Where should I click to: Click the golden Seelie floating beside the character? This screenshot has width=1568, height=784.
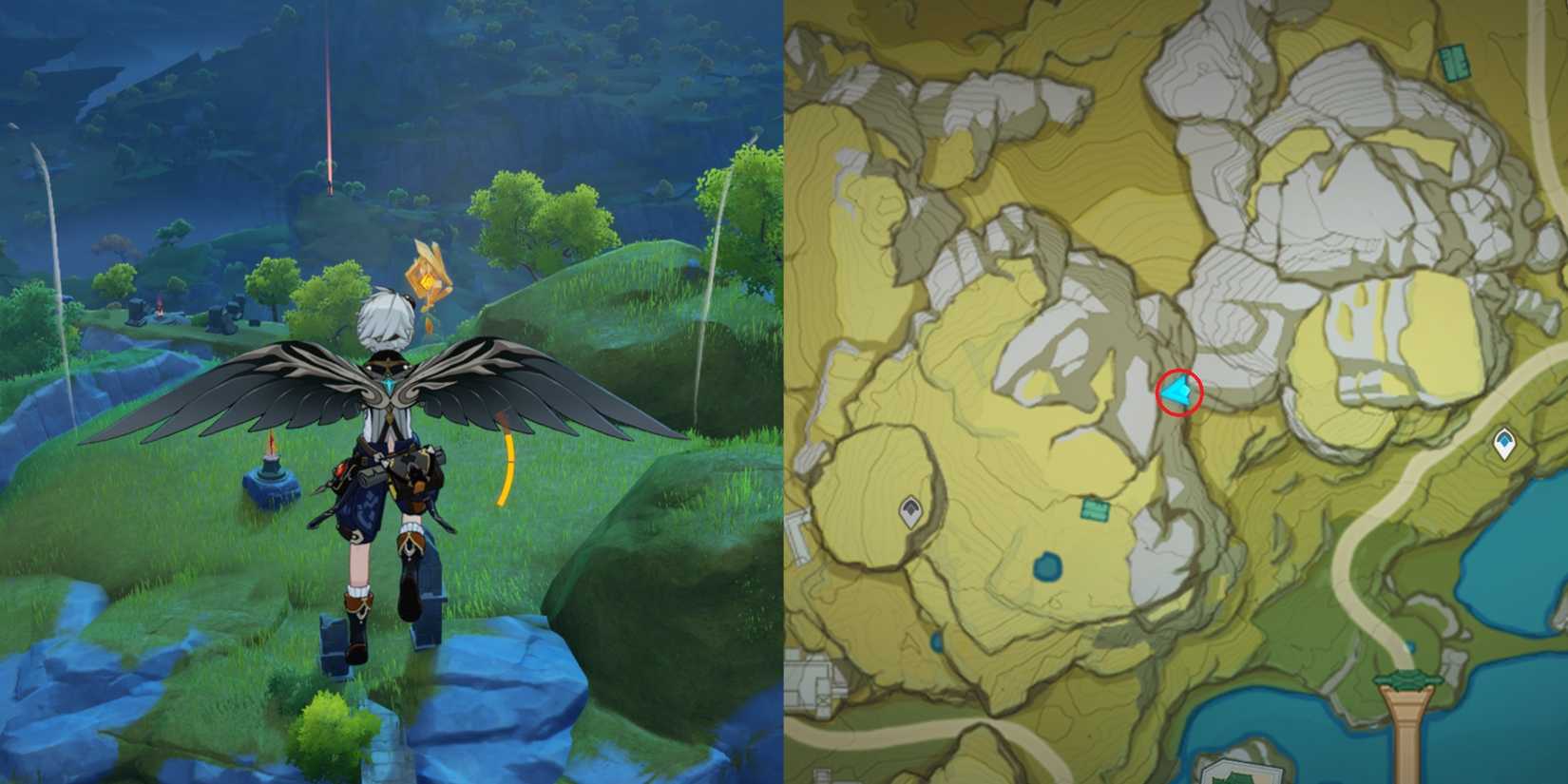tap(427, 282)
